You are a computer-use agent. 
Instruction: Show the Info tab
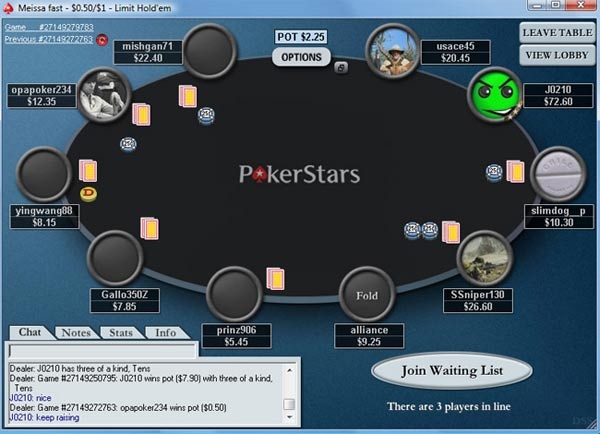click(x=165, y=332)
